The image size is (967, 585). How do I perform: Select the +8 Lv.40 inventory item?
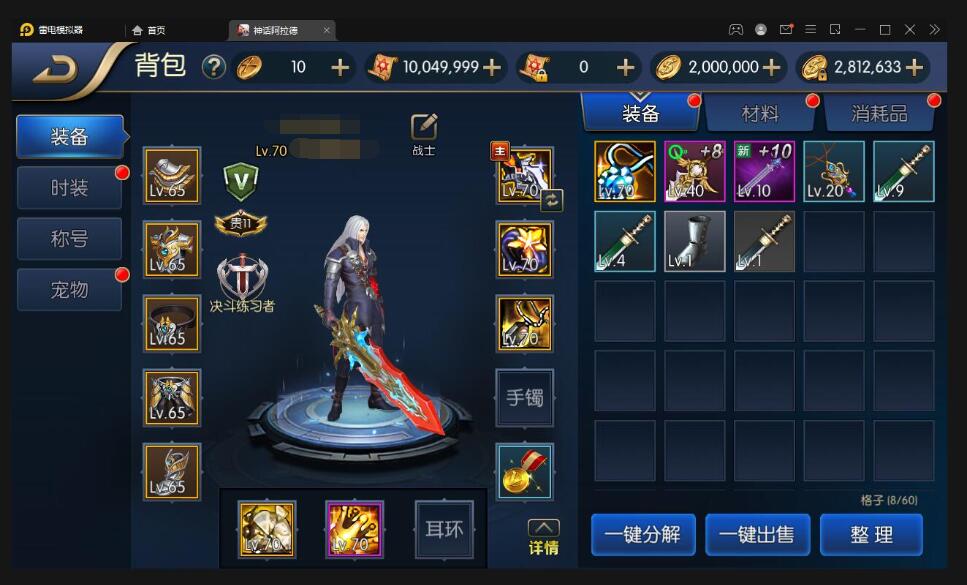tap(694, 171)
